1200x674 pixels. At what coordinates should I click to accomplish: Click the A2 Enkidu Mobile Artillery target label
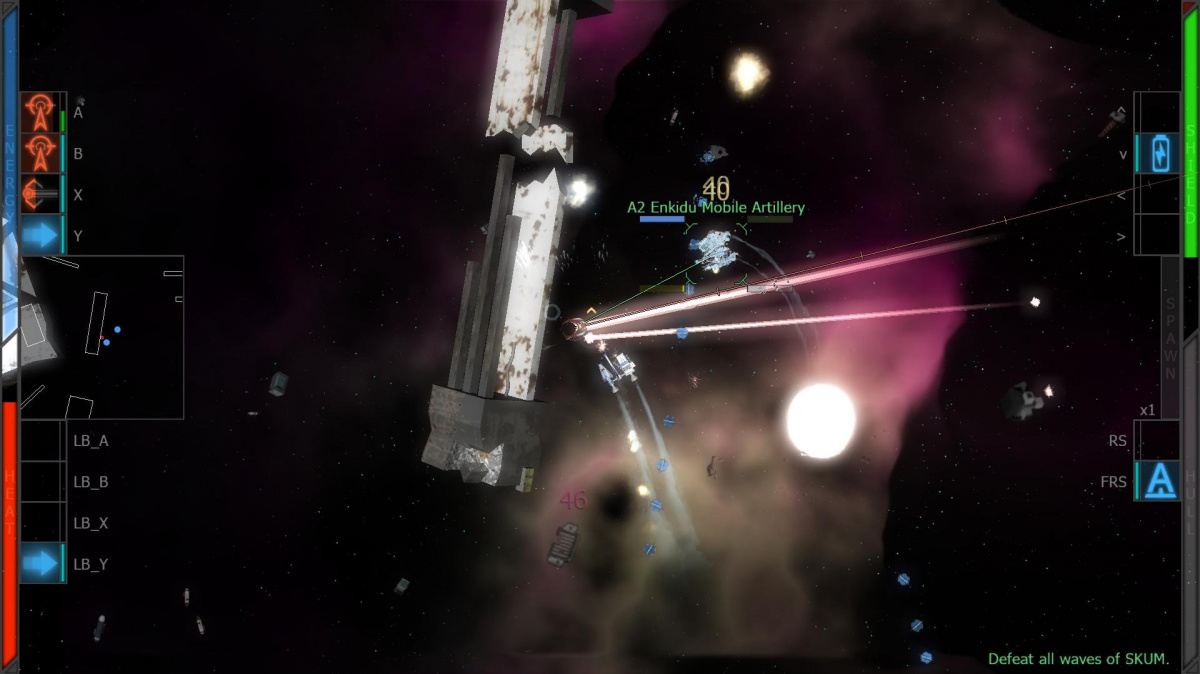click(716, 208)
